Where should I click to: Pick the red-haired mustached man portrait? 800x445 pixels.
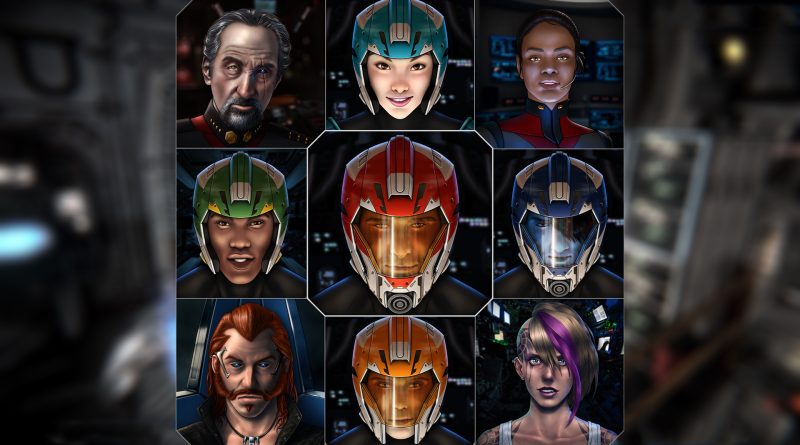[250, 372]
